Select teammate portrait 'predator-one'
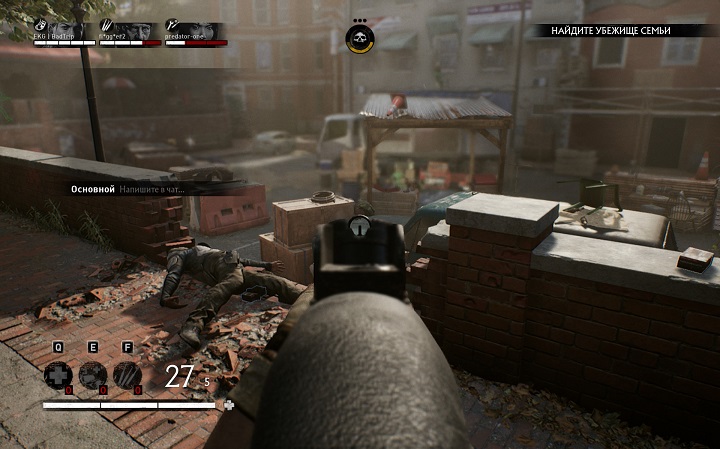This screenshot has width=720, height=449. tap(195, 31)
